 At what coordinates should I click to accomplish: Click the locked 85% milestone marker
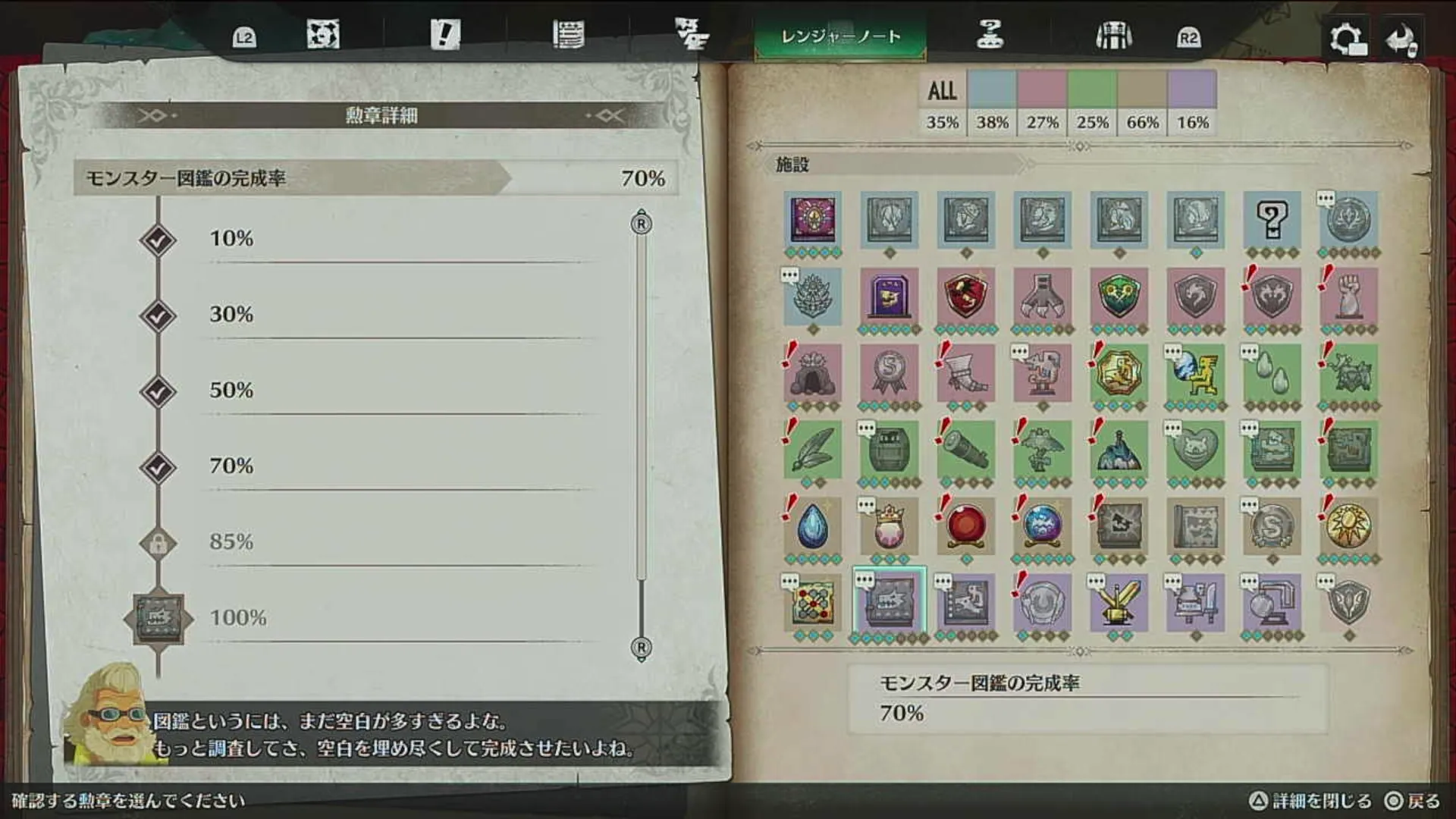coord(157,541)
